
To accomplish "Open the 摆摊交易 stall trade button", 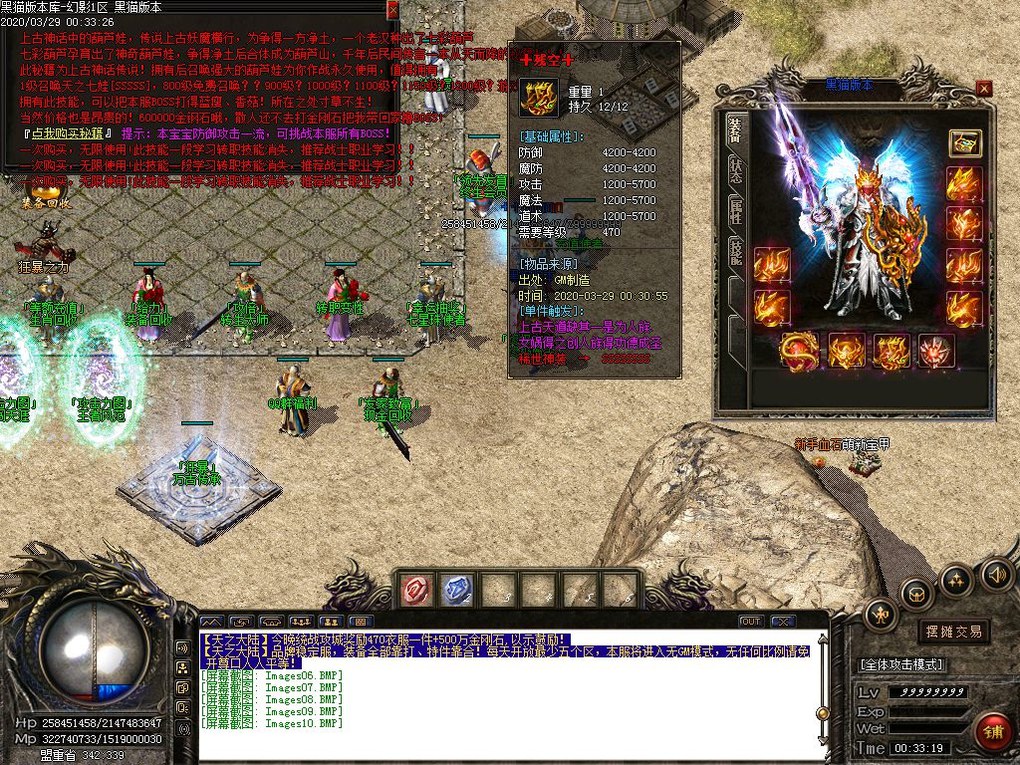I will [953, 631].
